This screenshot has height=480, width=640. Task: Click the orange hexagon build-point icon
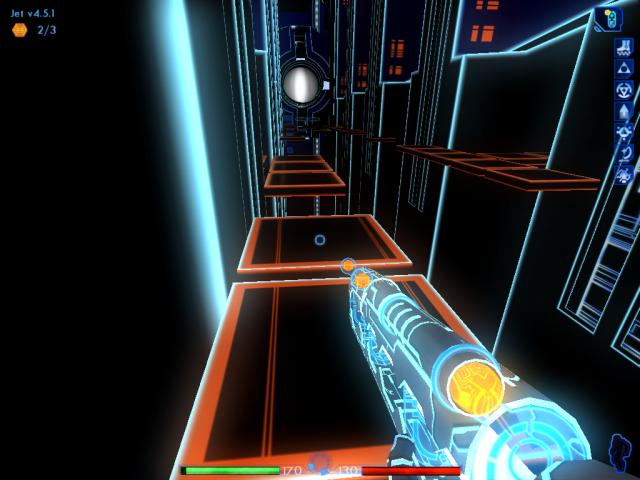(x=19, y=30)
